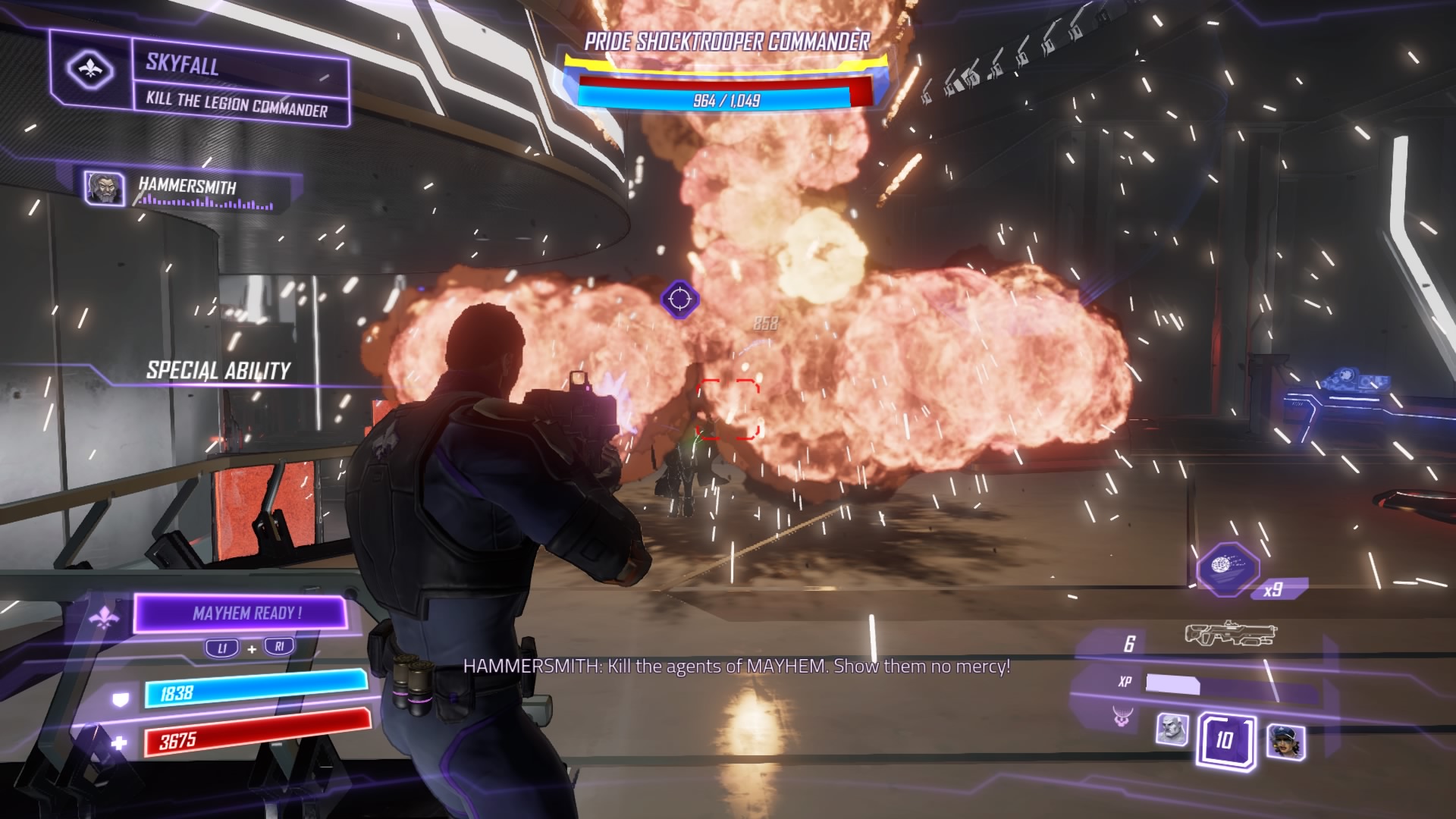Image resolution: width=1456 pixels, height=819 pixels.
Task: Click the purple crosshair objective marker
Action: [679, 299]
